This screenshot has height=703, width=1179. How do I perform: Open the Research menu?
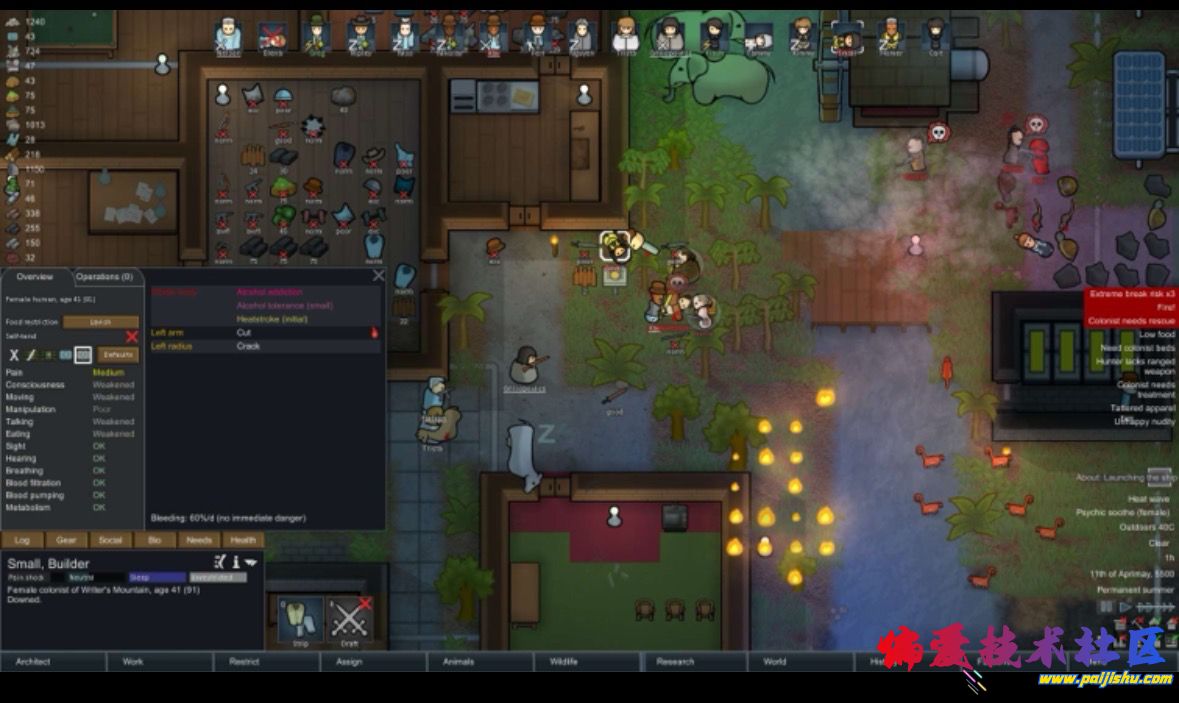tap(675, 661)
